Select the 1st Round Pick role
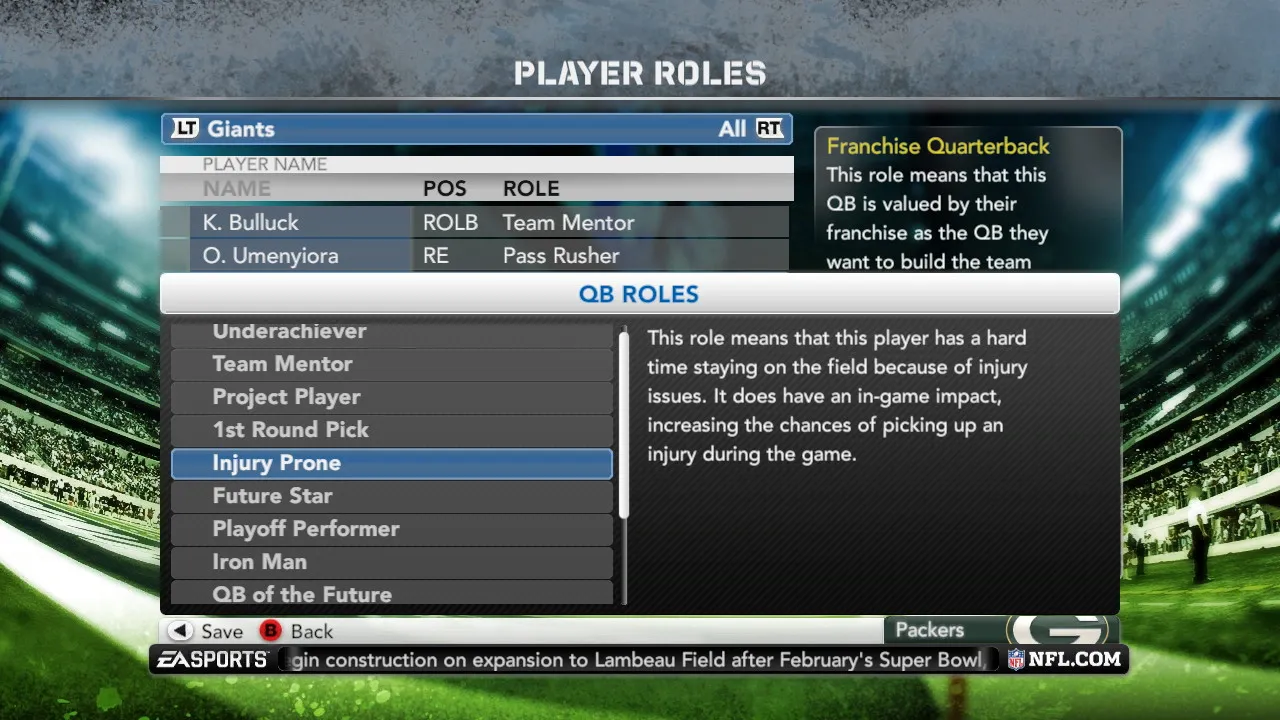The width and height of the screenshot is (1280, 720). 391,430
